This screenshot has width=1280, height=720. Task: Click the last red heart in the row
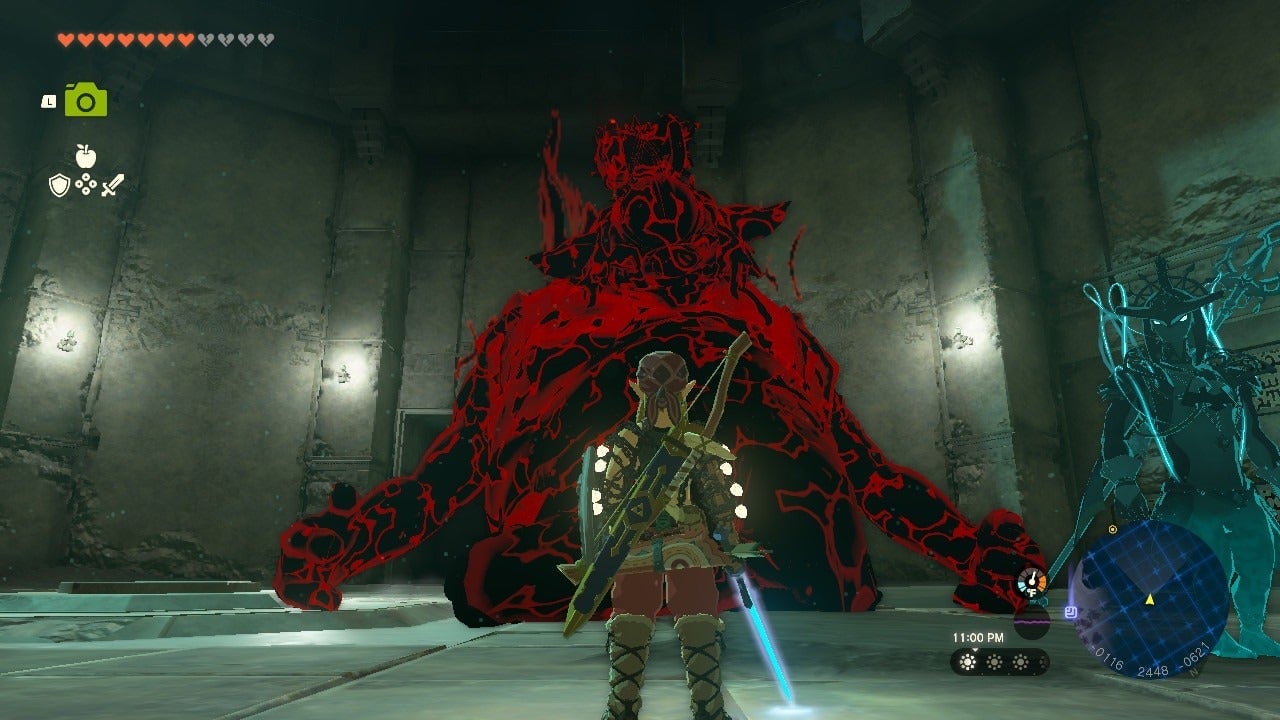click(186, 40)
